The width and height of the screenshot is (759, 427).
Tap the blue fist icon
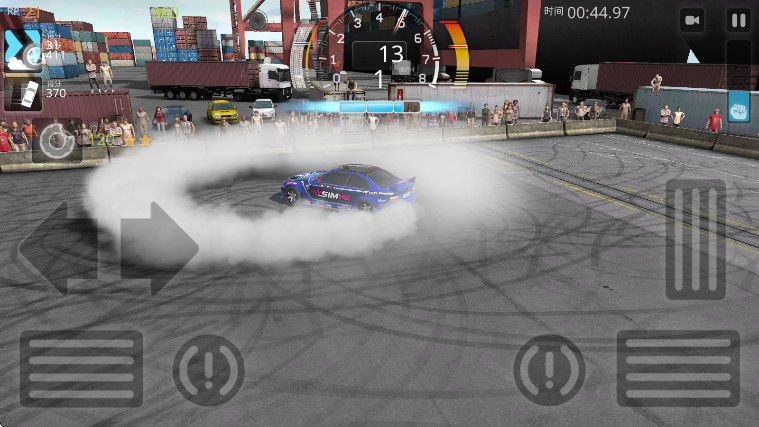739,107
